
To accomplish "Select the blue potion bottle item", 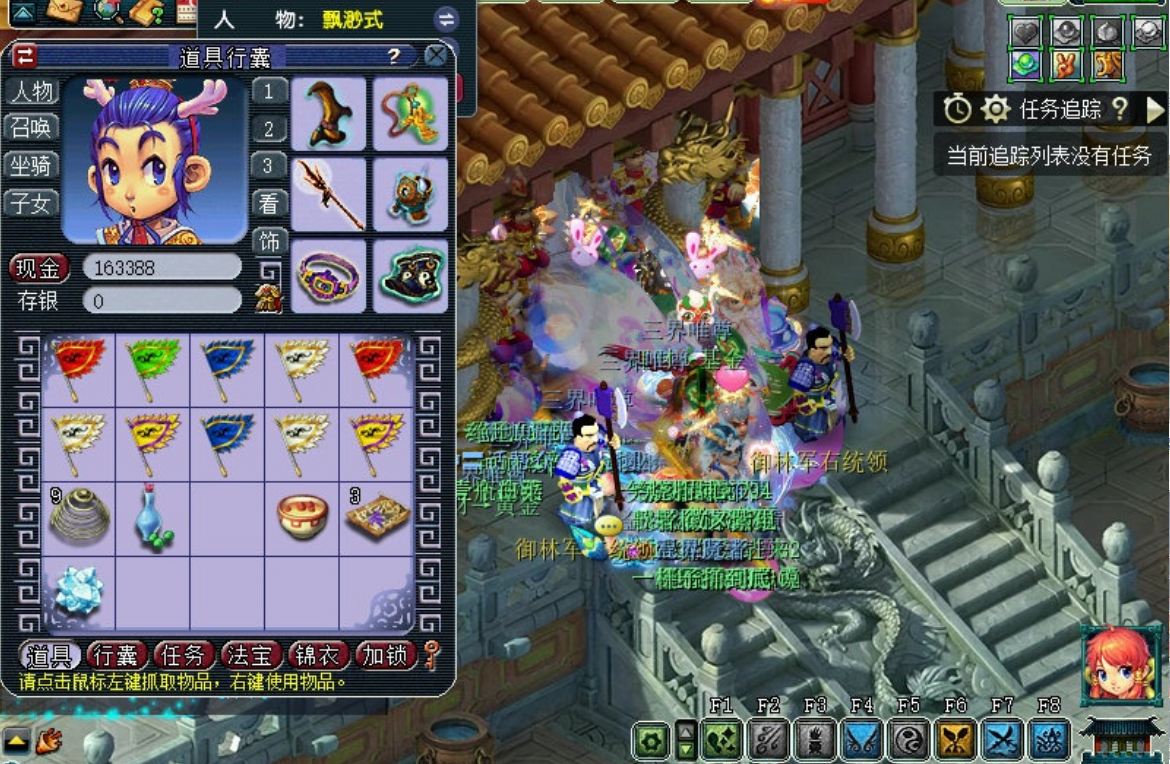I will click(x=153, y=517).
